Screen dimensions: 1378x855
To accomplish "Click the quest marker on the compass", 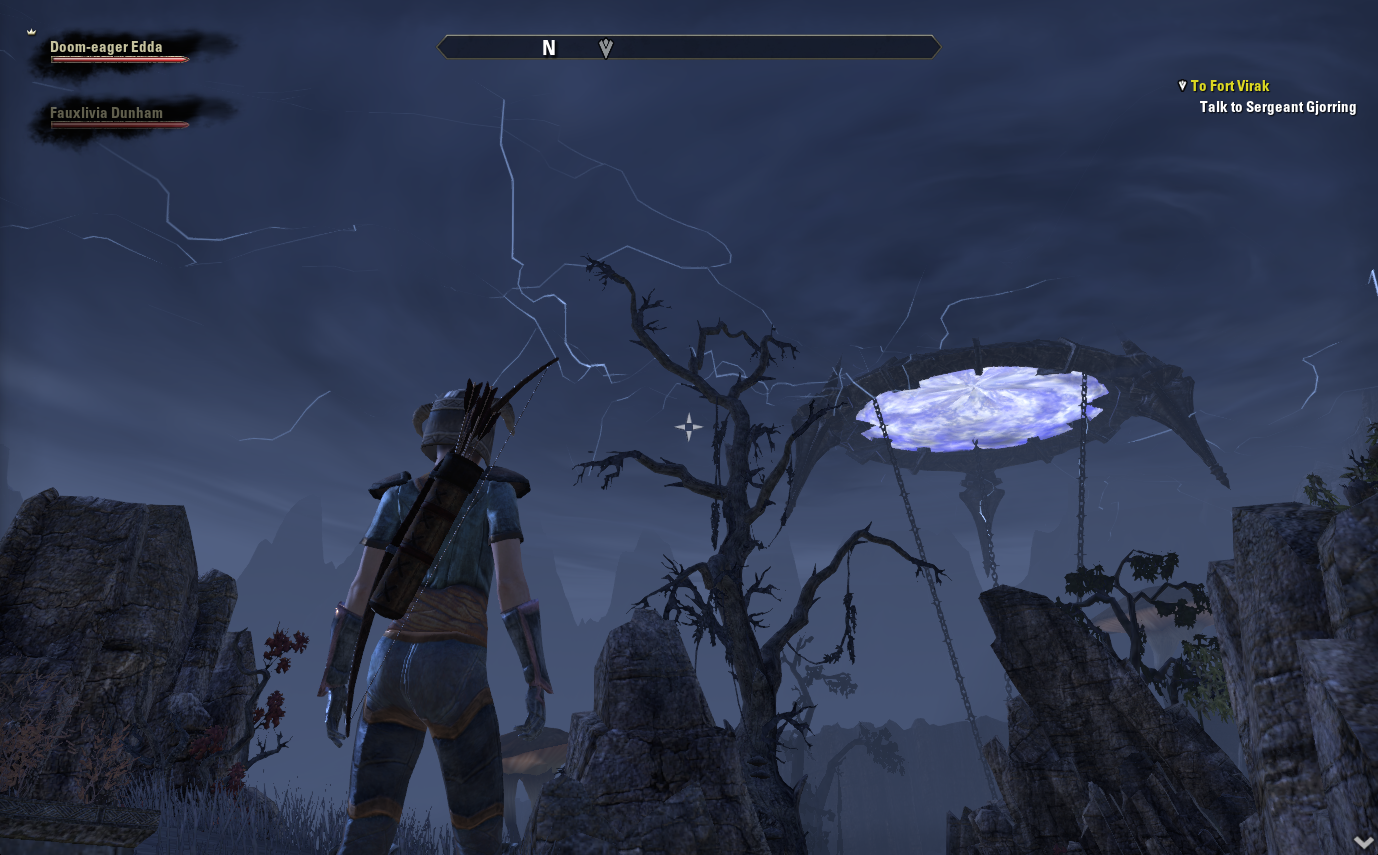I will tap(605, 48).
